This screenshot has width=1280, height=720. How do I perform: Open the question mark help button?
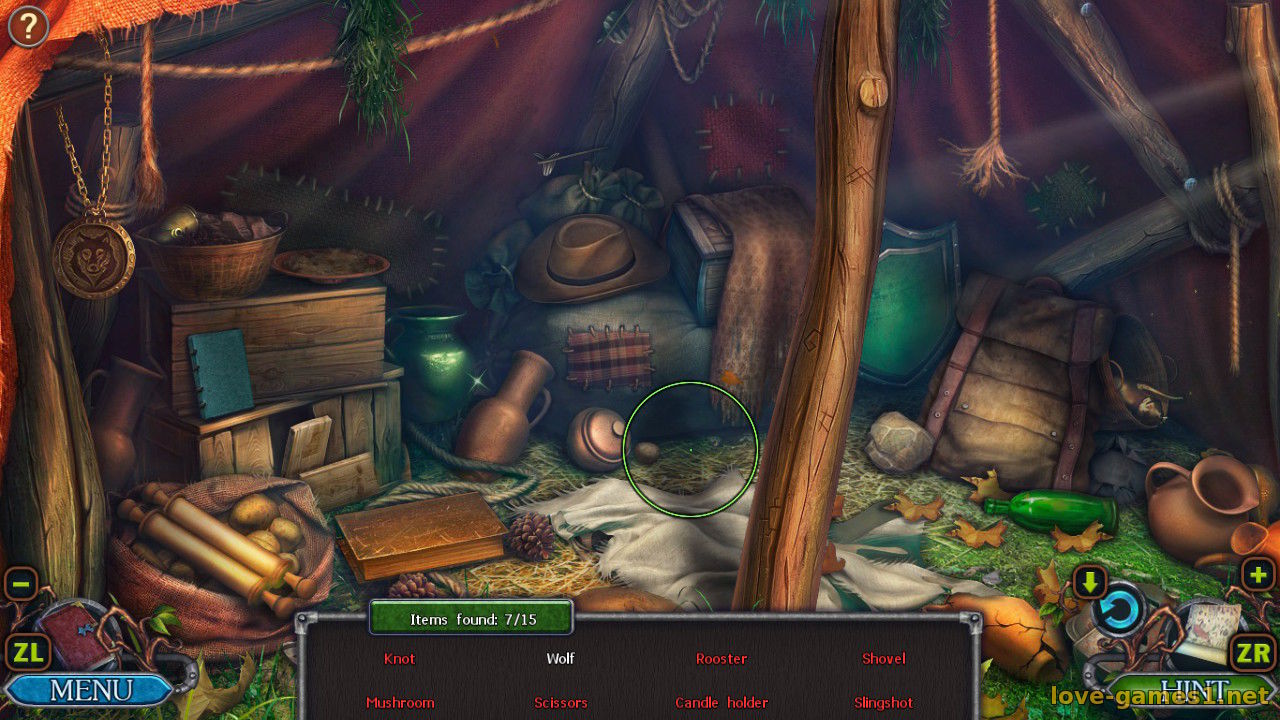[x=28, y=26]
